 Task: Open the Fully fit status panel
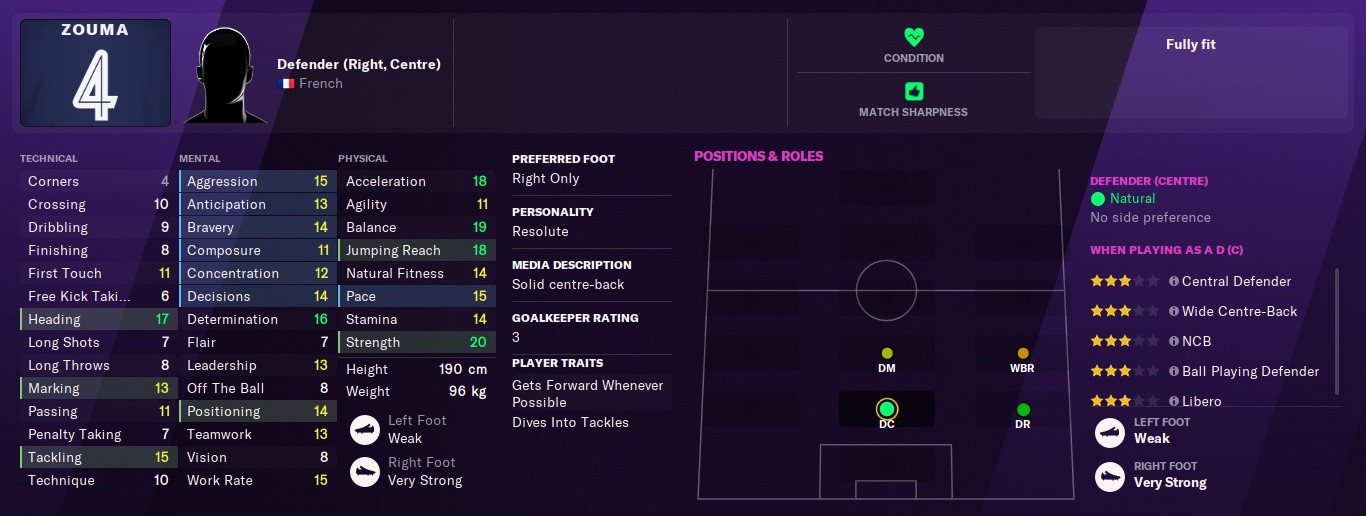pyautogui.click(x=1190, y=73)
